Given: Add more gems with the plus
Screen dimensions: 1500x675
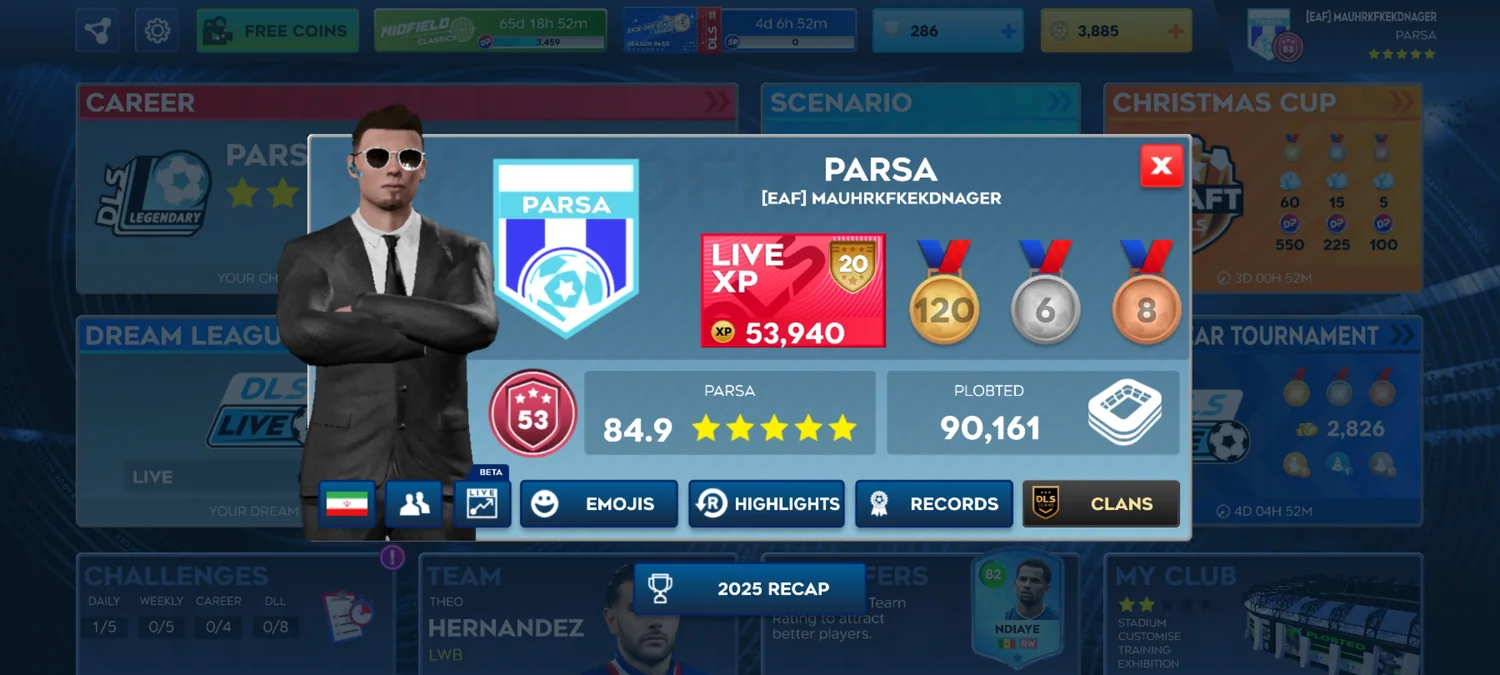Looking at the screenshot, I should click(x=1008, y=31).
